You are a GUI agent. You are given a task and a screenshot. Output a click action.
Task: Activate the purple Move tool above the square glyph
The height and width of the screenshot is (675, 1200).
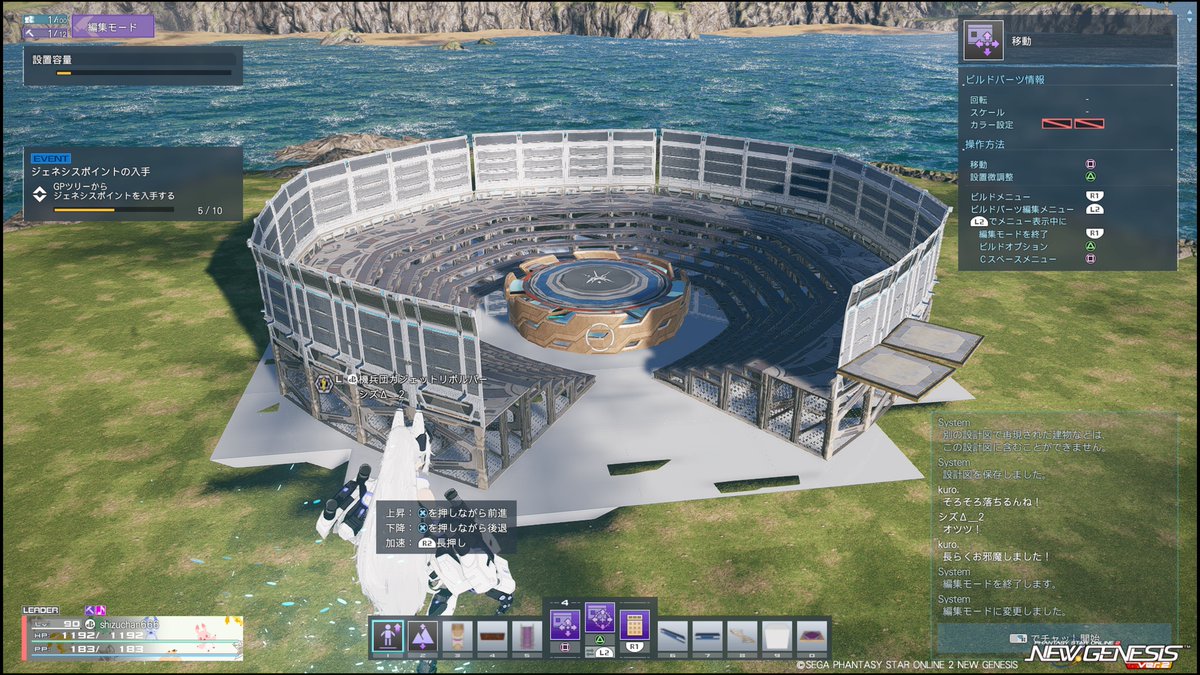pos(563,626)
